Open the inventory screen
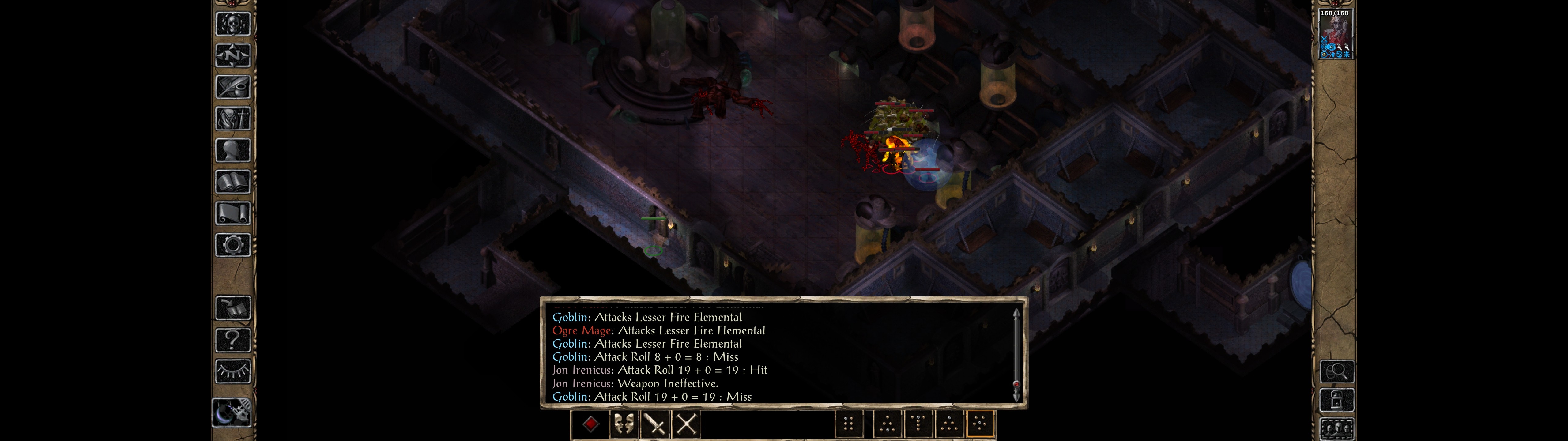Viewport: 1568px width, 441px height. [232, 118]
